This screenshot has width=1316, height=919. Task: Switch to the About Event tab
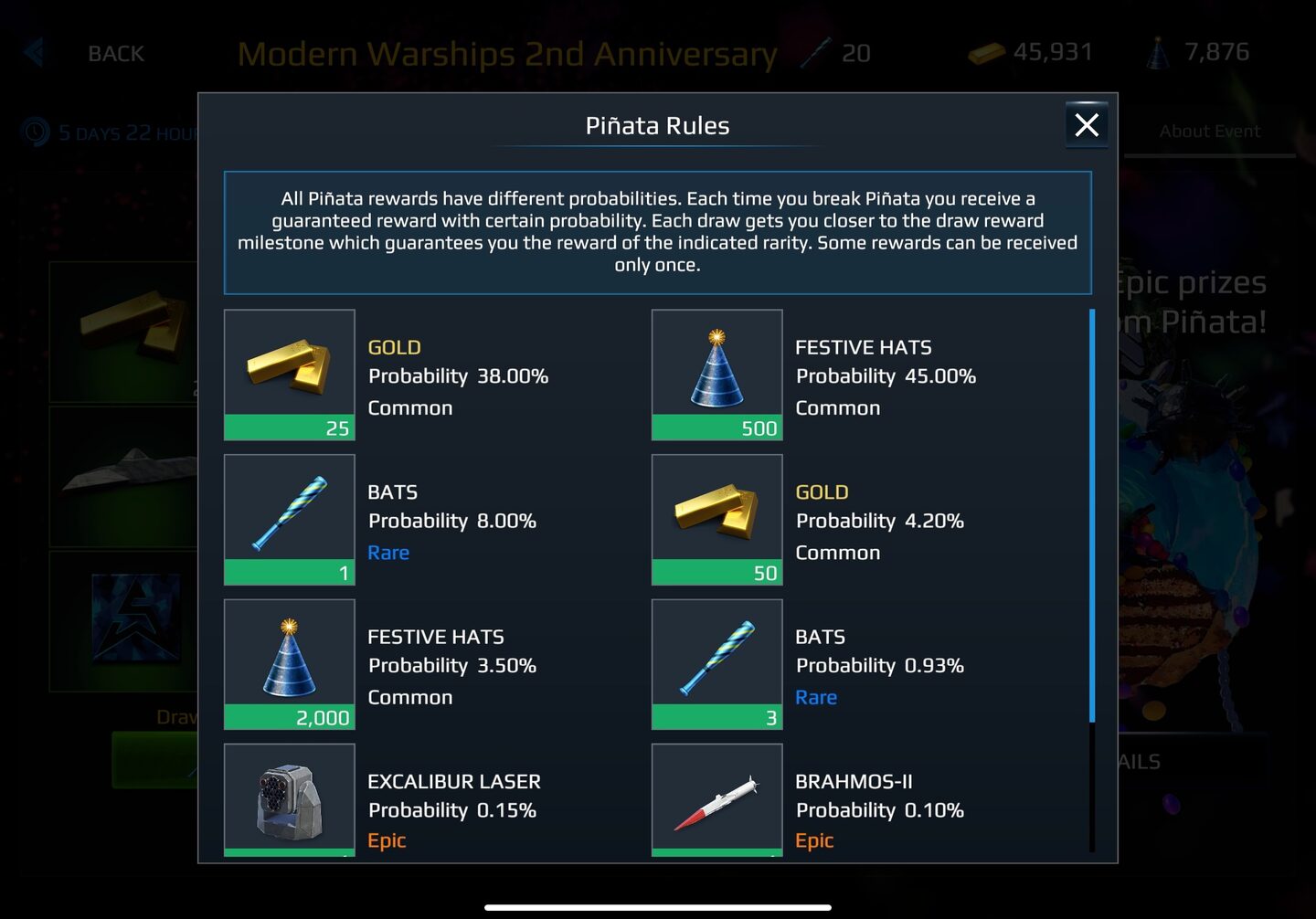coord(1210,131)
